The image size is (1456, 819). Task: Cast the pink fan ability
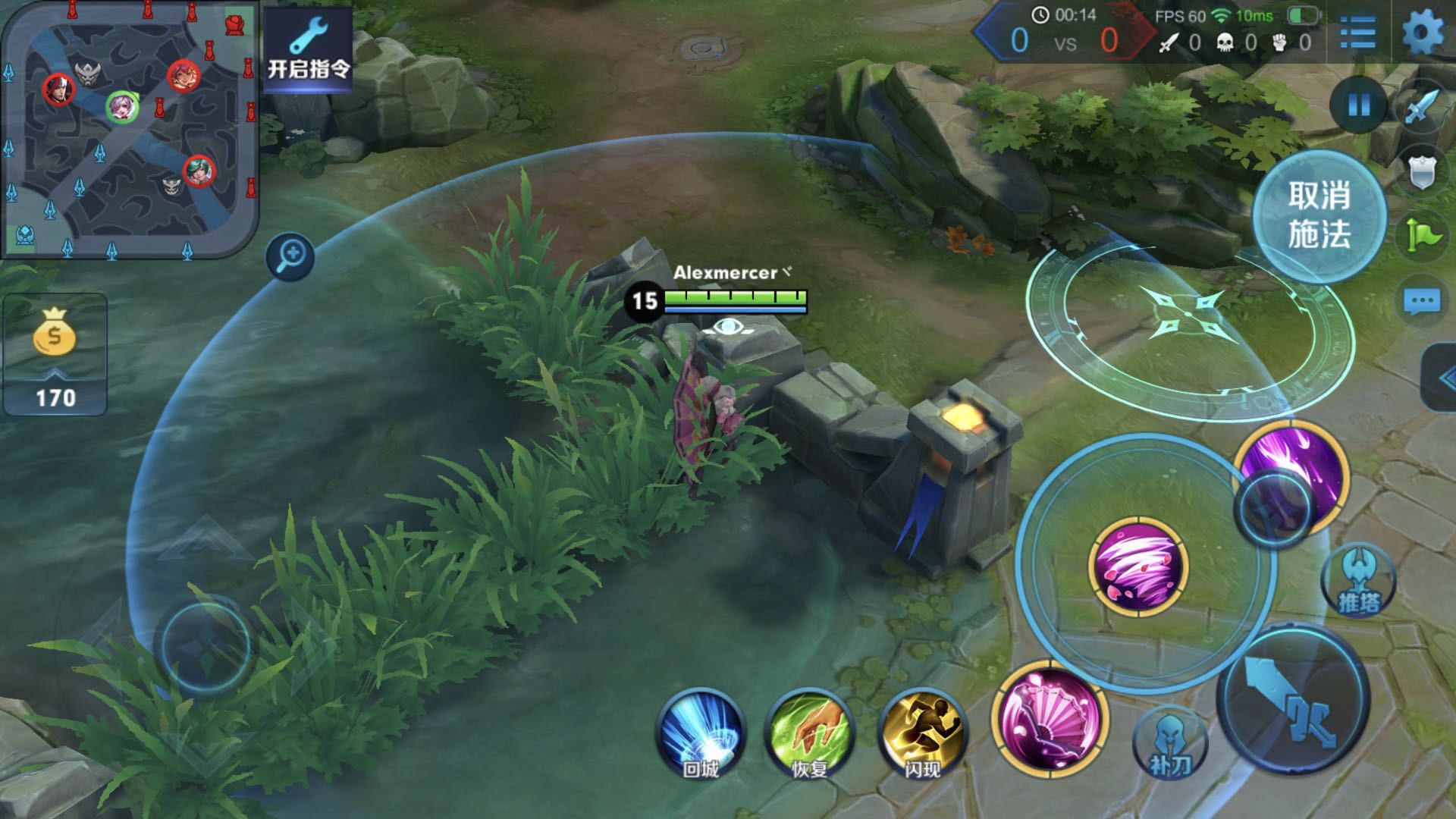[1050, 717]
